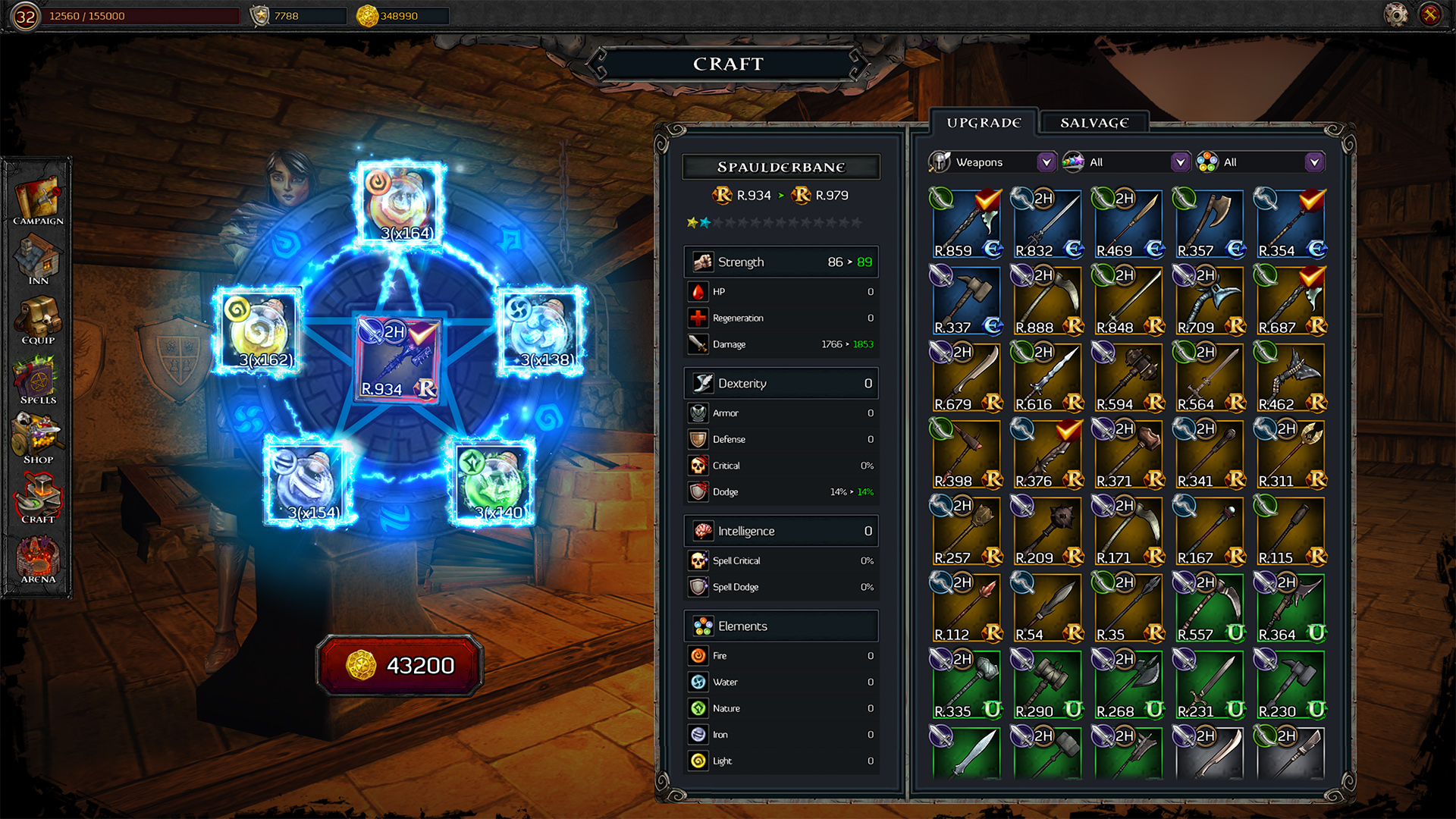Viewport: 1456px width, 819px height.
Task: Select the Upgrade tab
Action: coord(984,121)
